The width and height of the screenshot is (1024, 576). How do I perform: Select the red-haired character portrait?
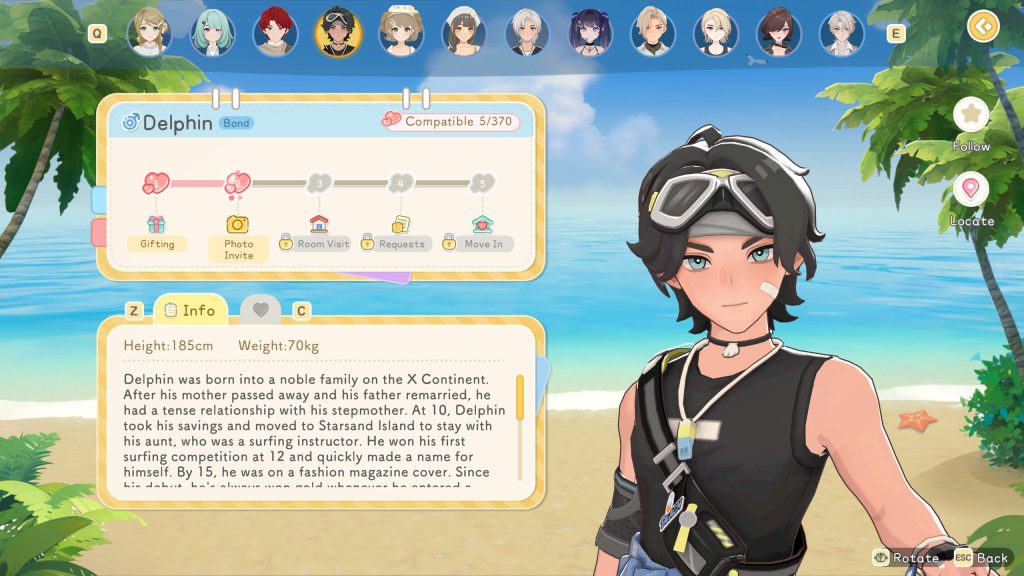click(275, 32)
